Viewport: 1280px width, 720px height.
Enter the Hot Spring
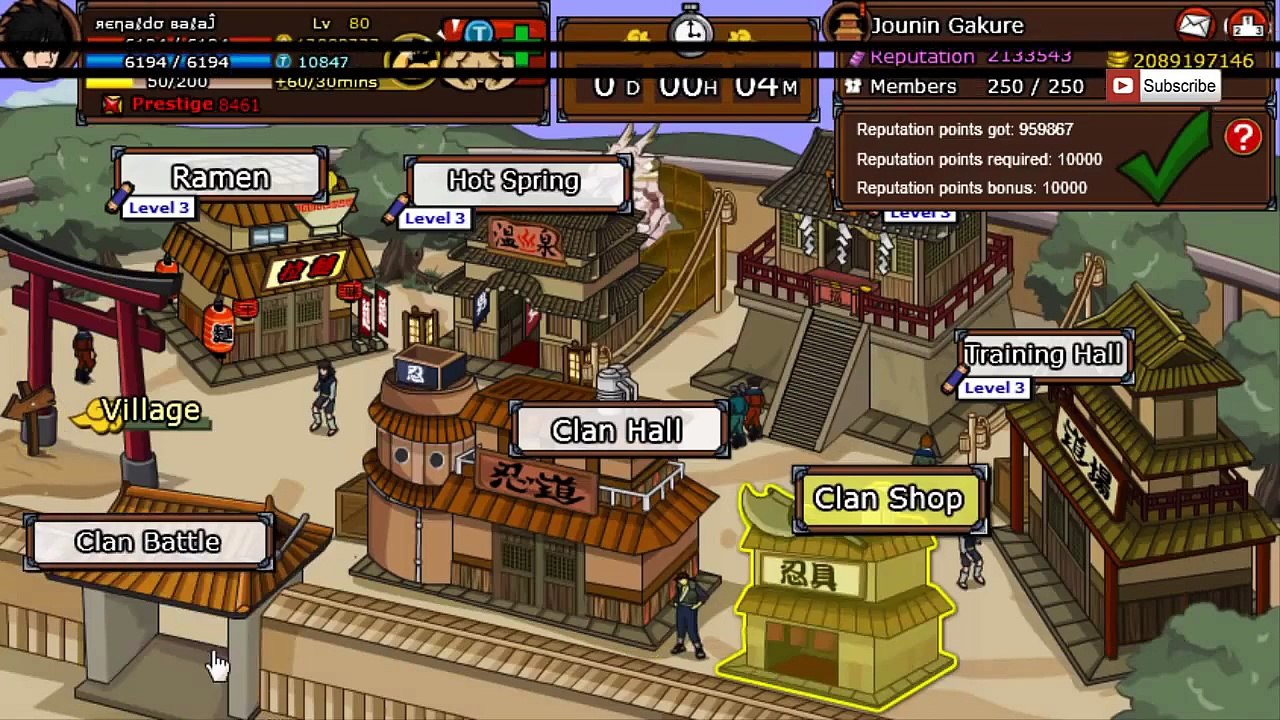click(514, 181)
